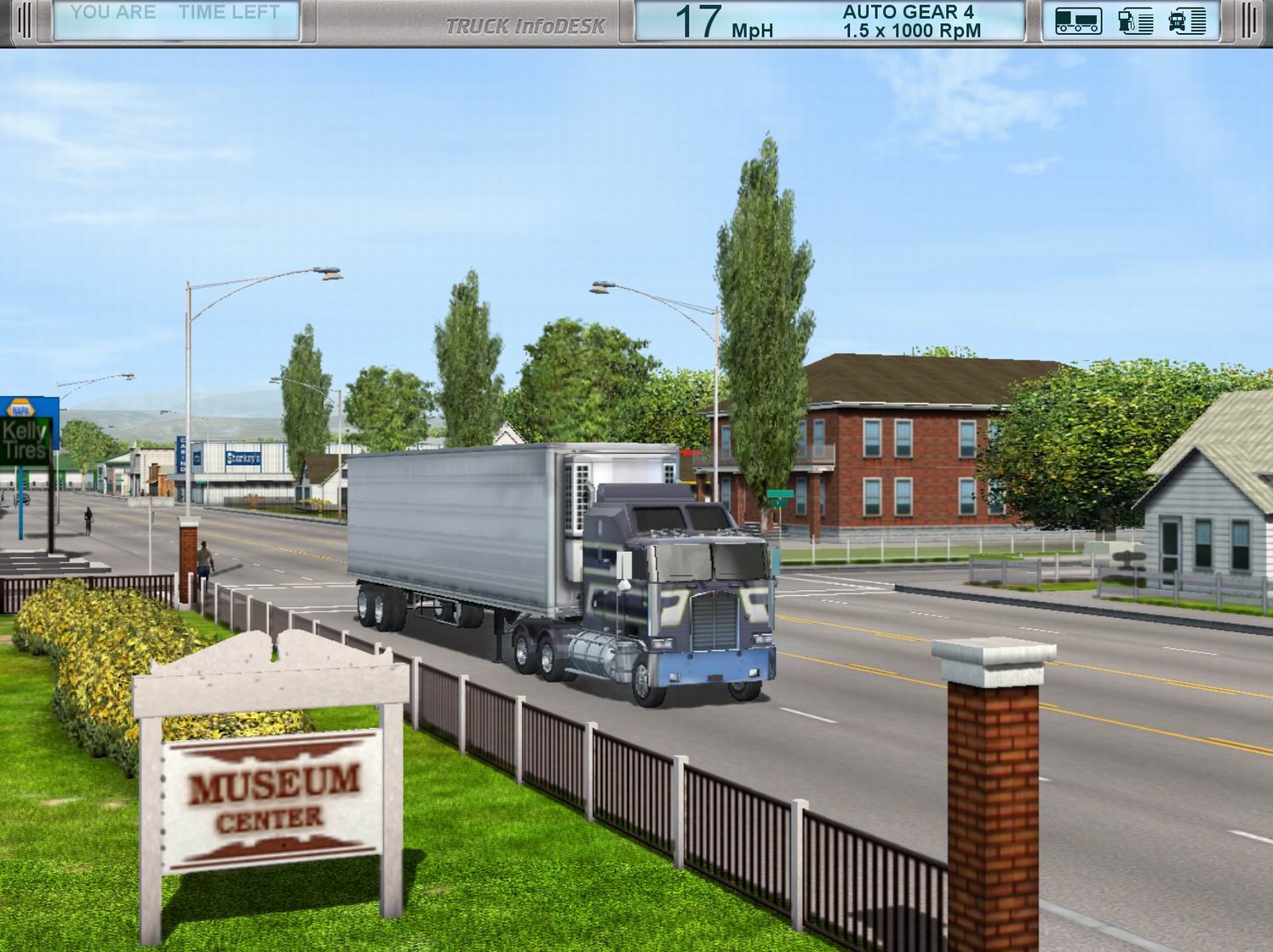
Task: Open the truck front-view damage panel
Action: [x=1187, y=21]
